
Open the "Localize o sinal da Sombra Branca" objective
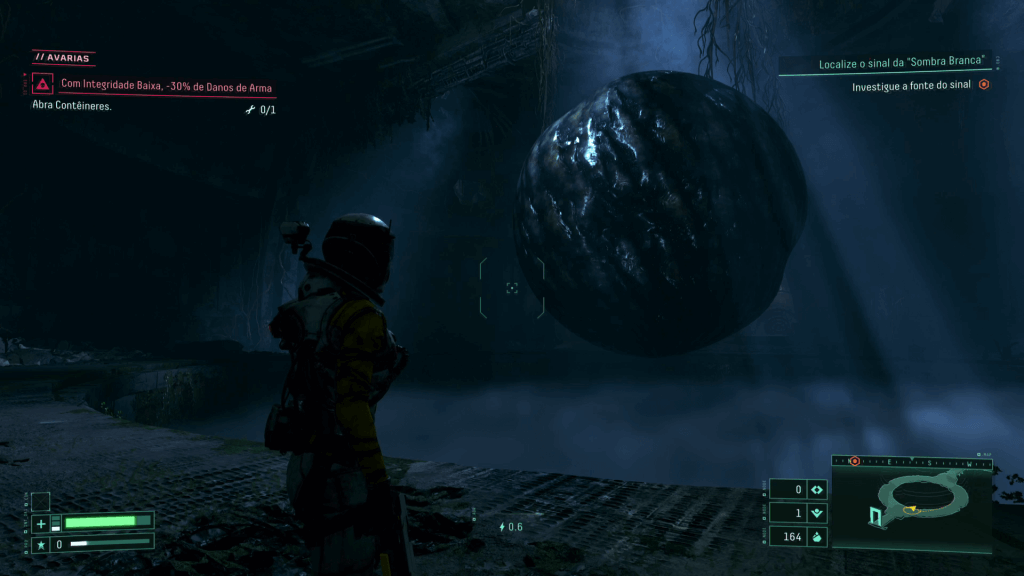[901, 64]
